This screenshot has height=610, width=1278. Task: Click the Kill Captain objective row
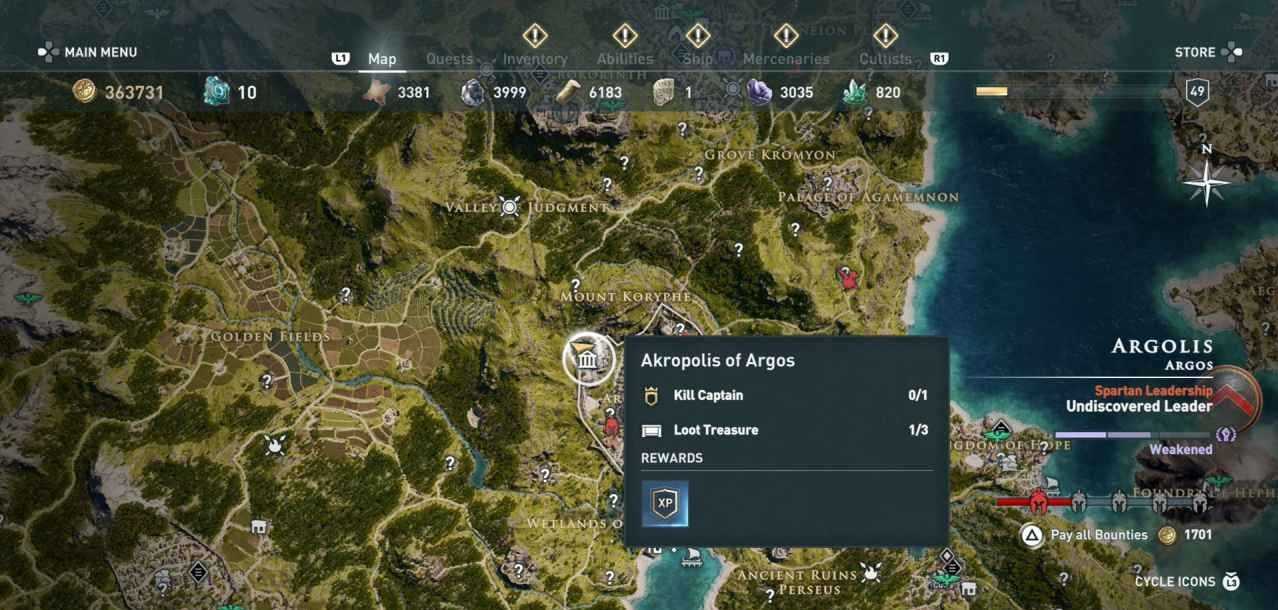tap(785, 395)
